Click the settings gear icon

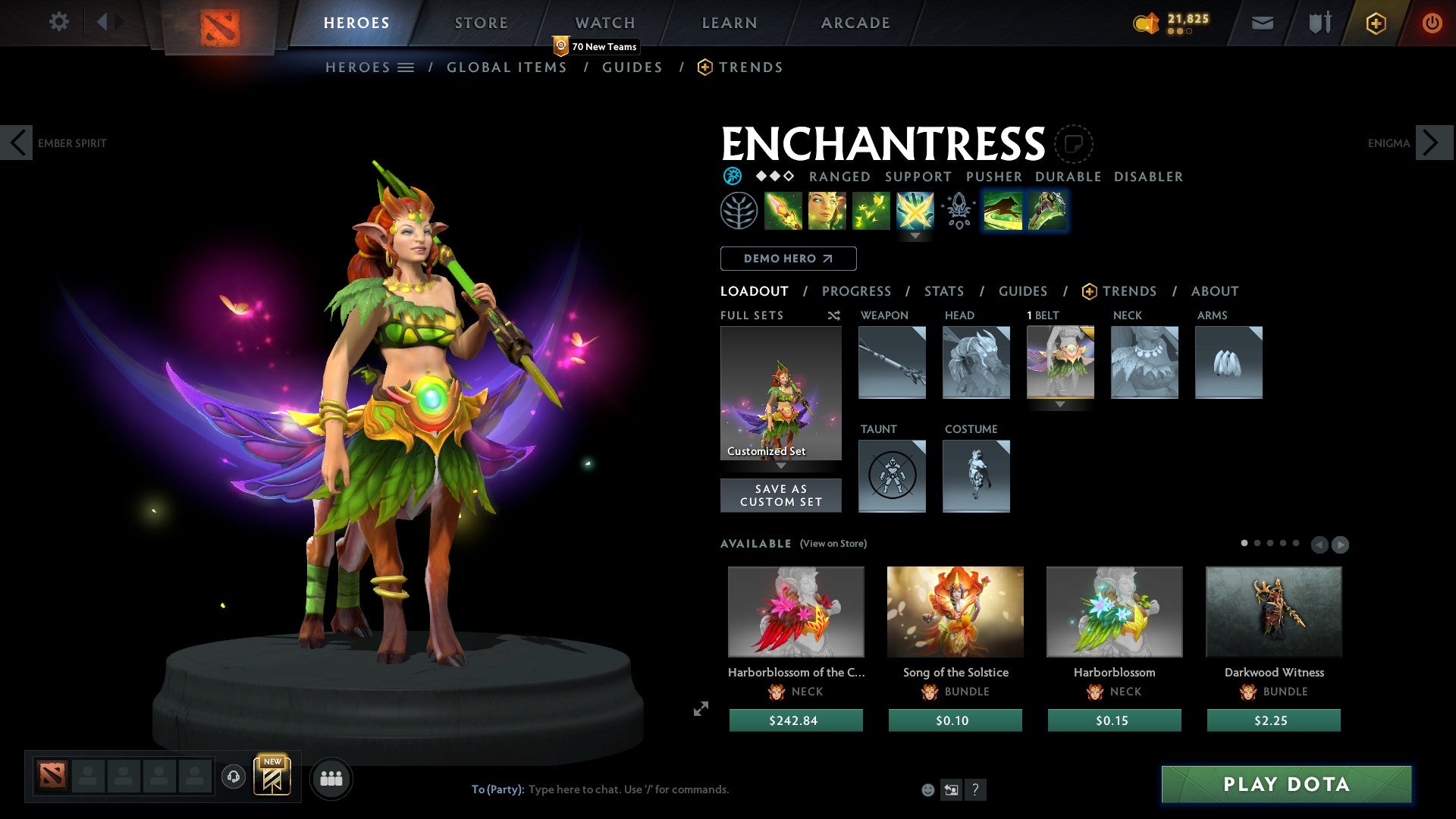[58, 21]
